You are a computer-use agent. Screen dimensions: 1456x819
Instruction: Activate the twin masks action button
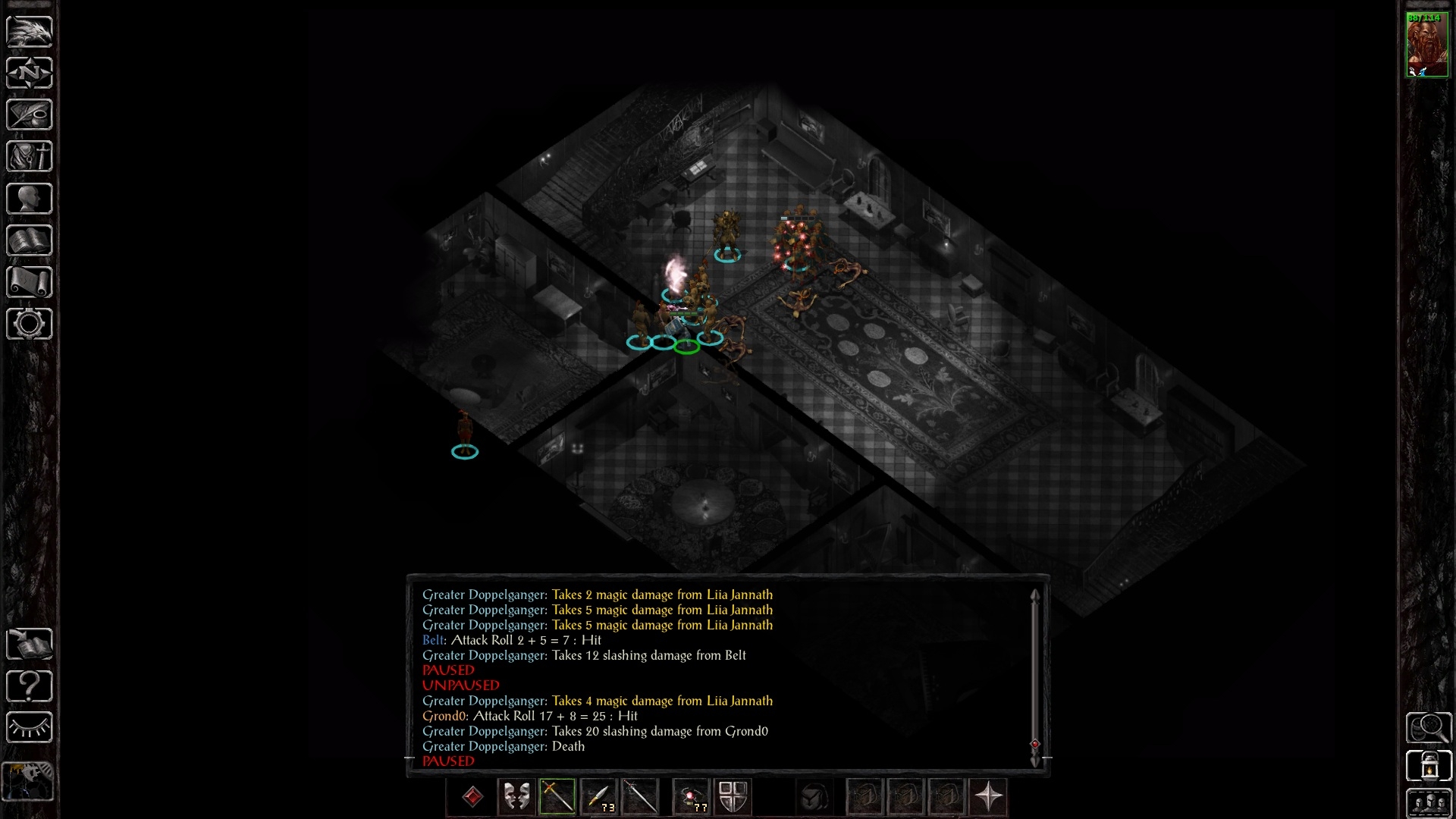click(516, 797)
